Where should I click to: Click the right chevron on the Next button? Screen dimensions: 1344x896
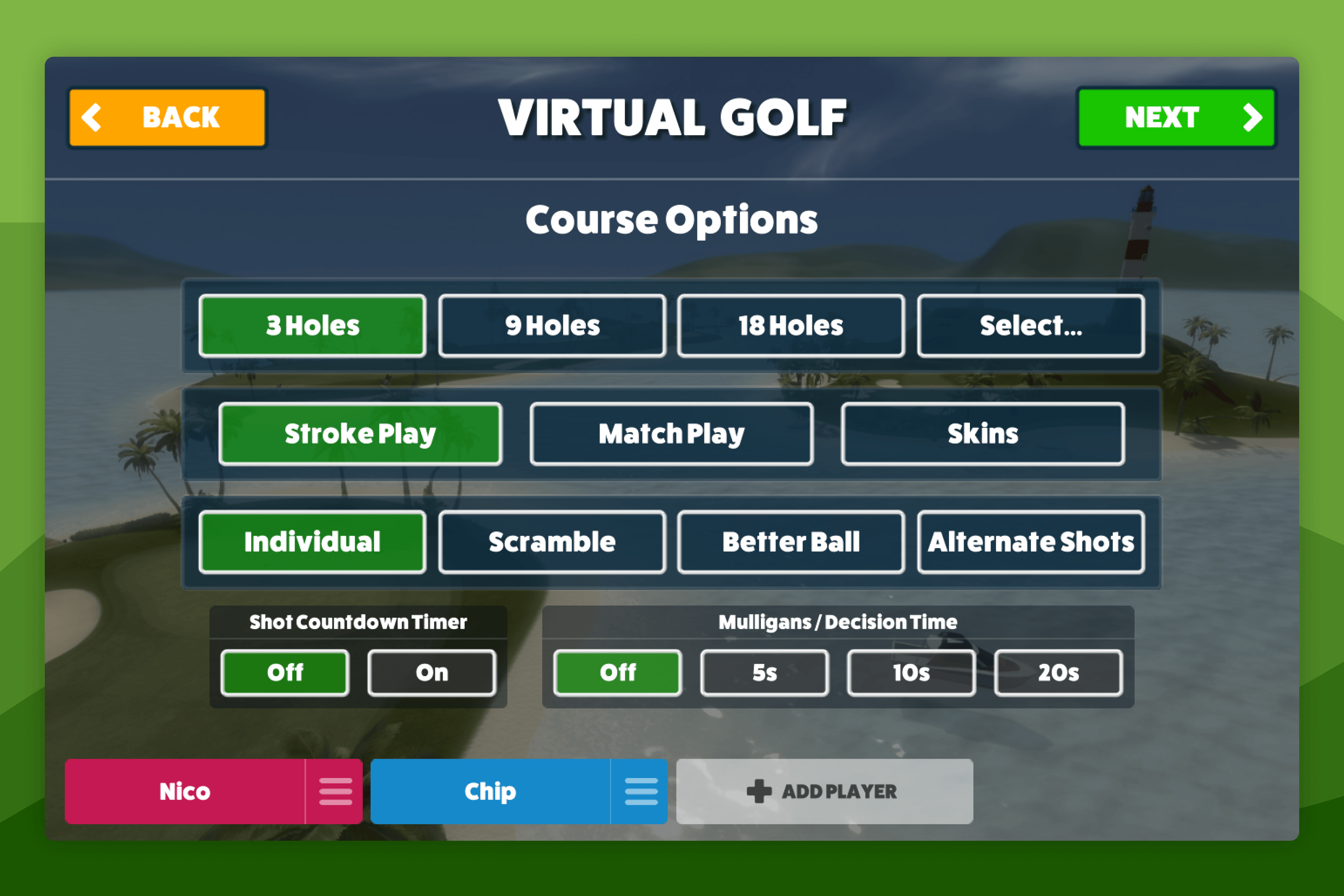tap(1255, 117)
